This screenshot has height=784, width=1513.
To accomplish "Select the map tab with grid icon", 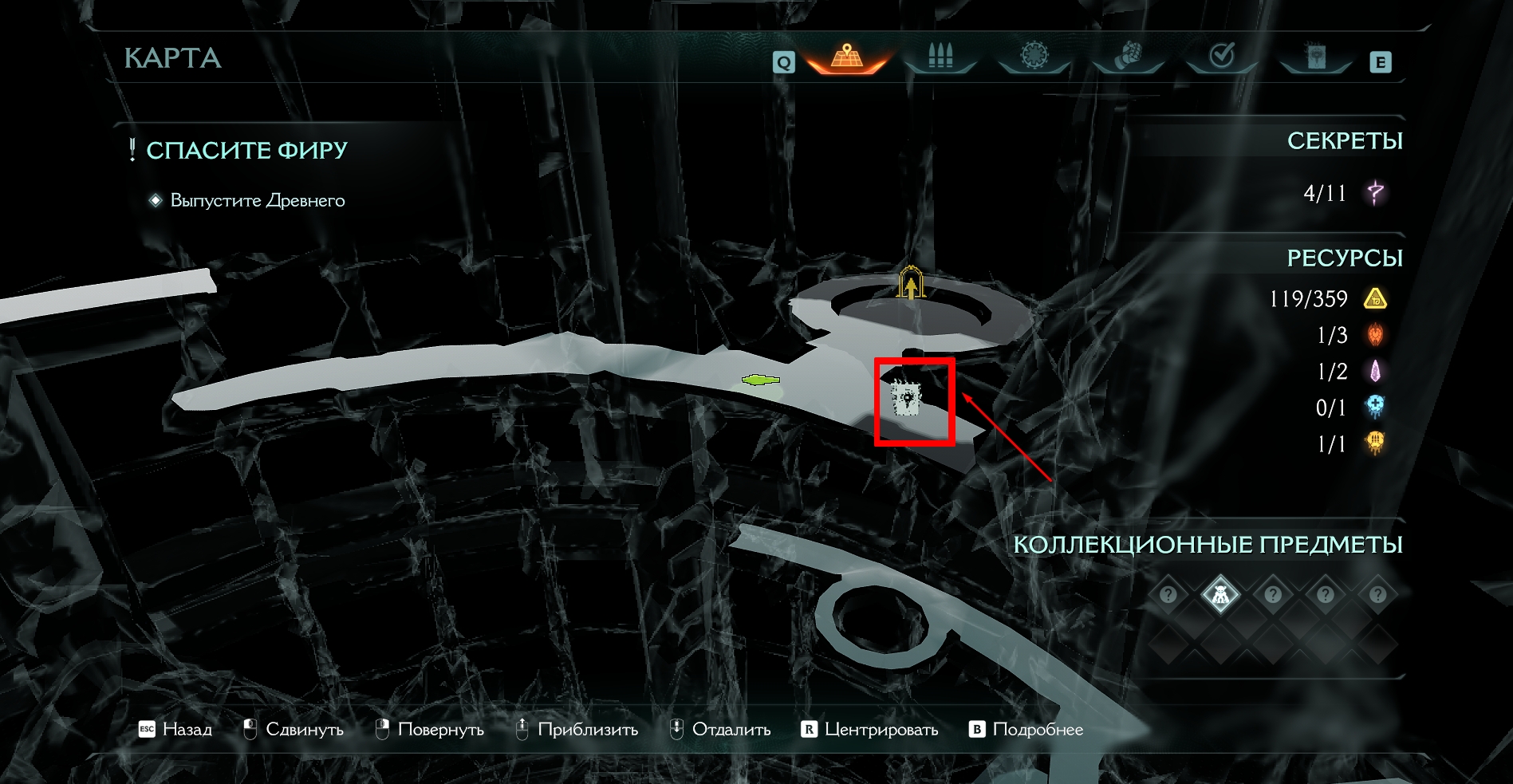I will point(847,57).
